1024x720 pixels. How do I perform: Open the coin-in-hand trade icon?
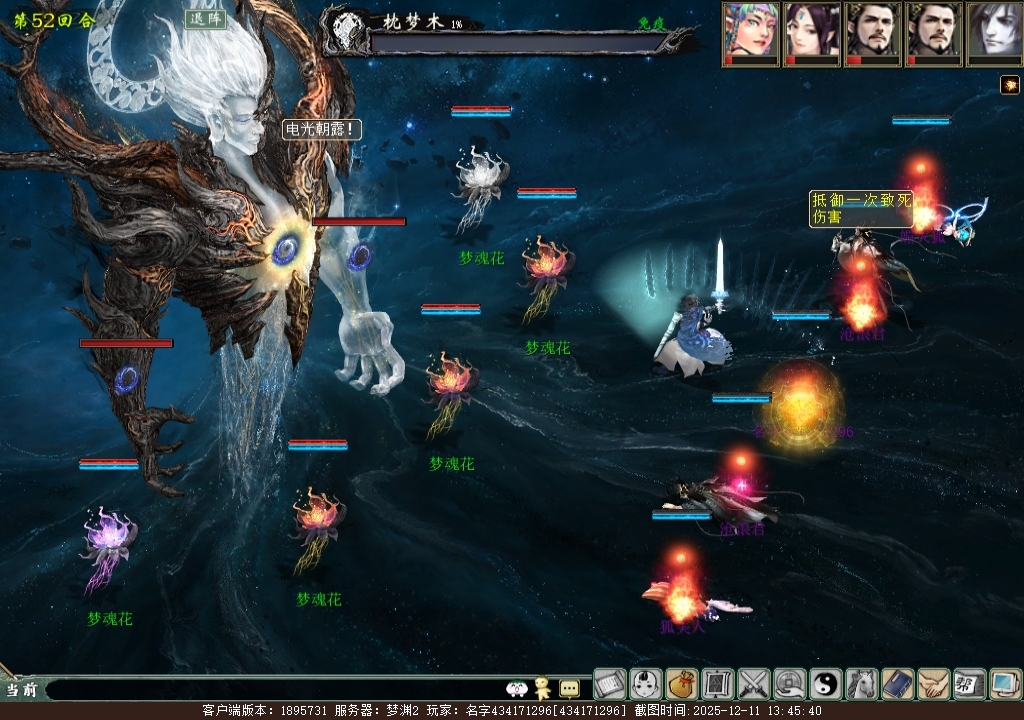pyautogui.click(x=790, y=684)
